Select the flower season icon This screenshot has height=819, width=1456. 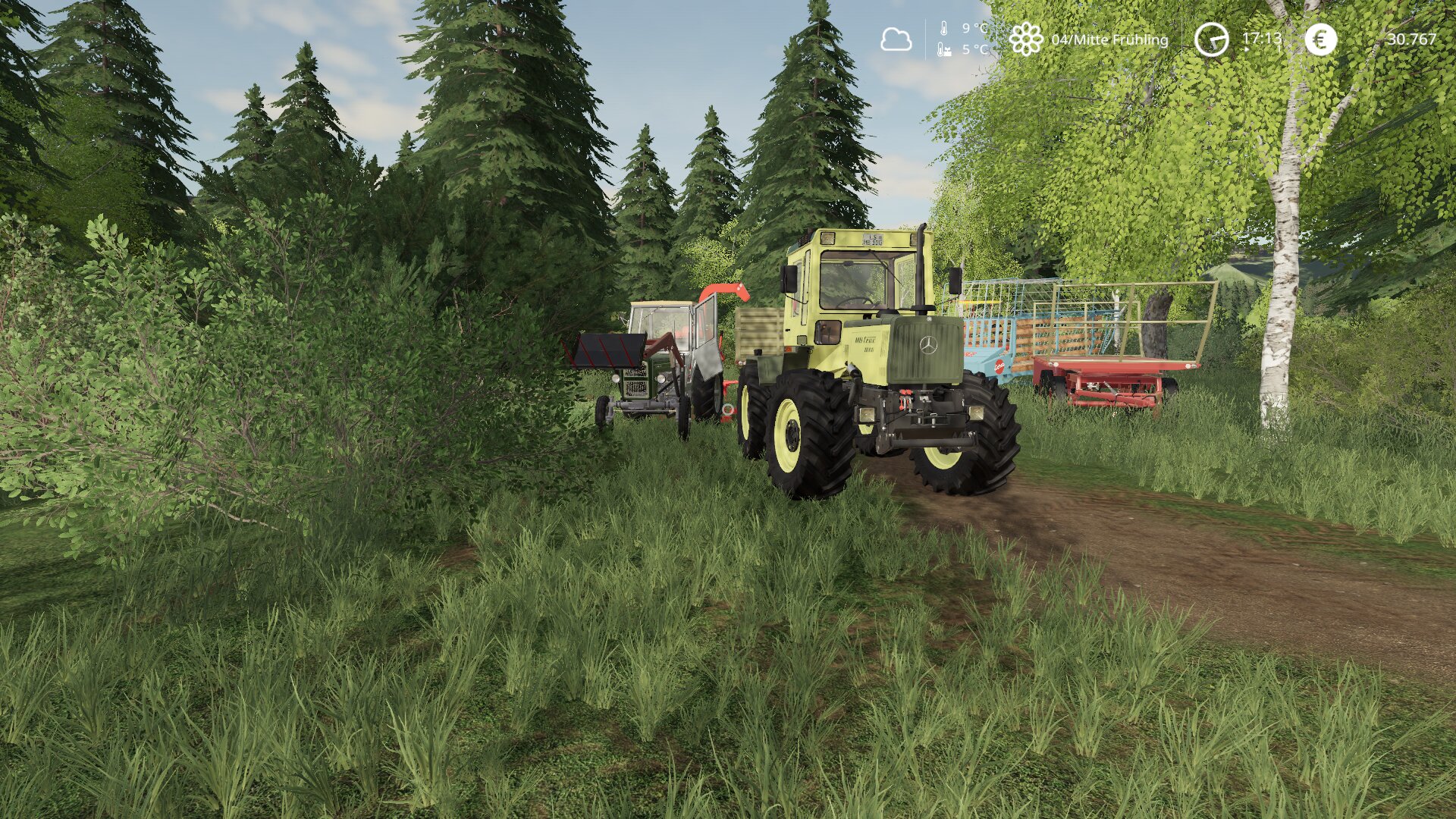(1025, 39)
